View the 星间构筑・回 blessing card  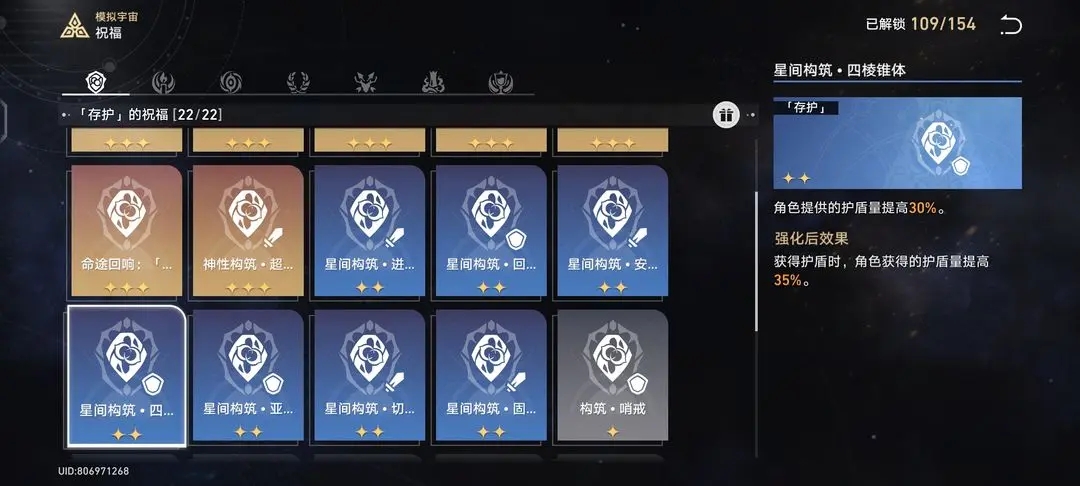(491, 231)
